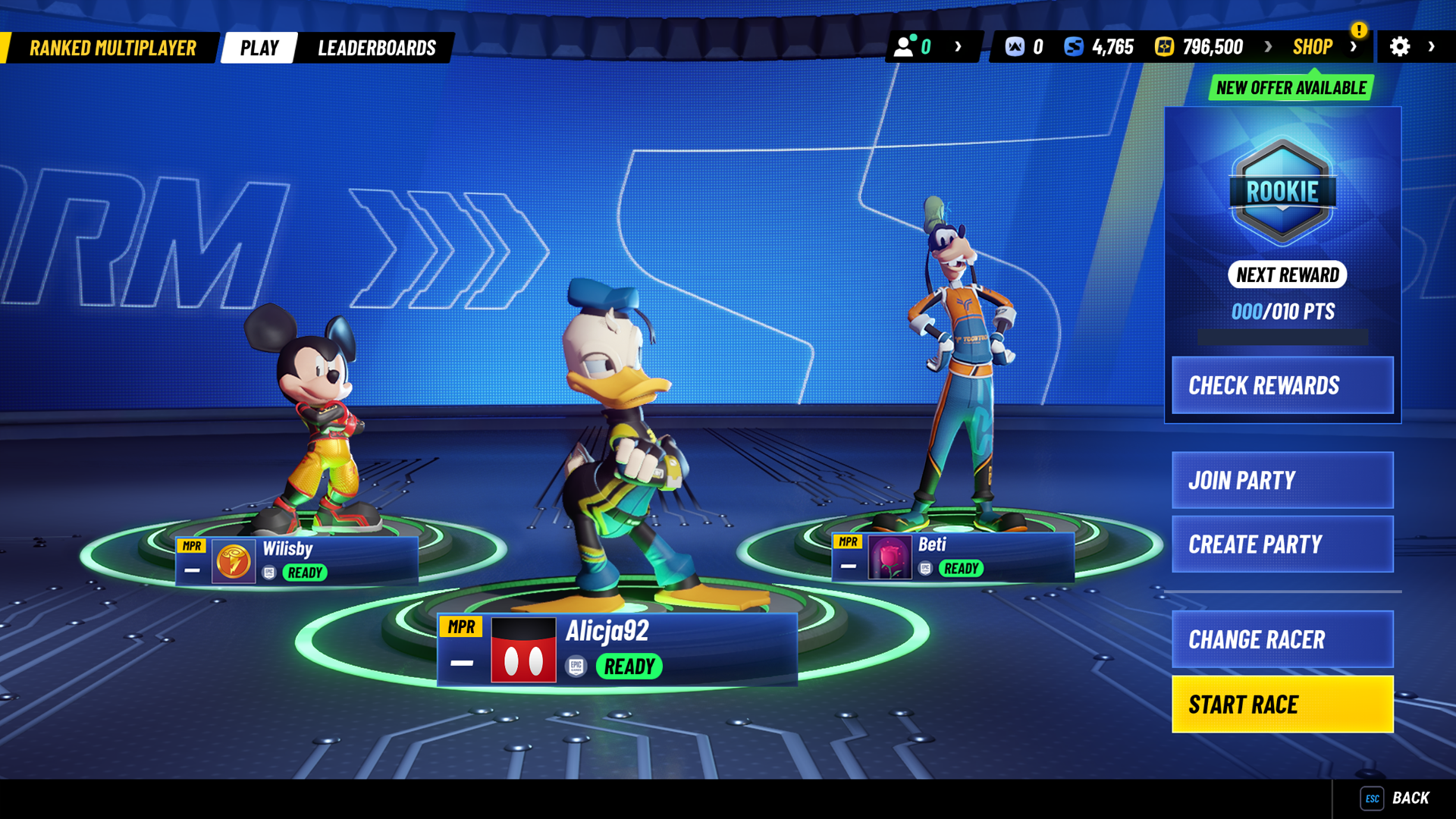The width and height of the screenshot is (1456, 819).
Task: Click the Rookie rank badge
Action: [1282, 191]
